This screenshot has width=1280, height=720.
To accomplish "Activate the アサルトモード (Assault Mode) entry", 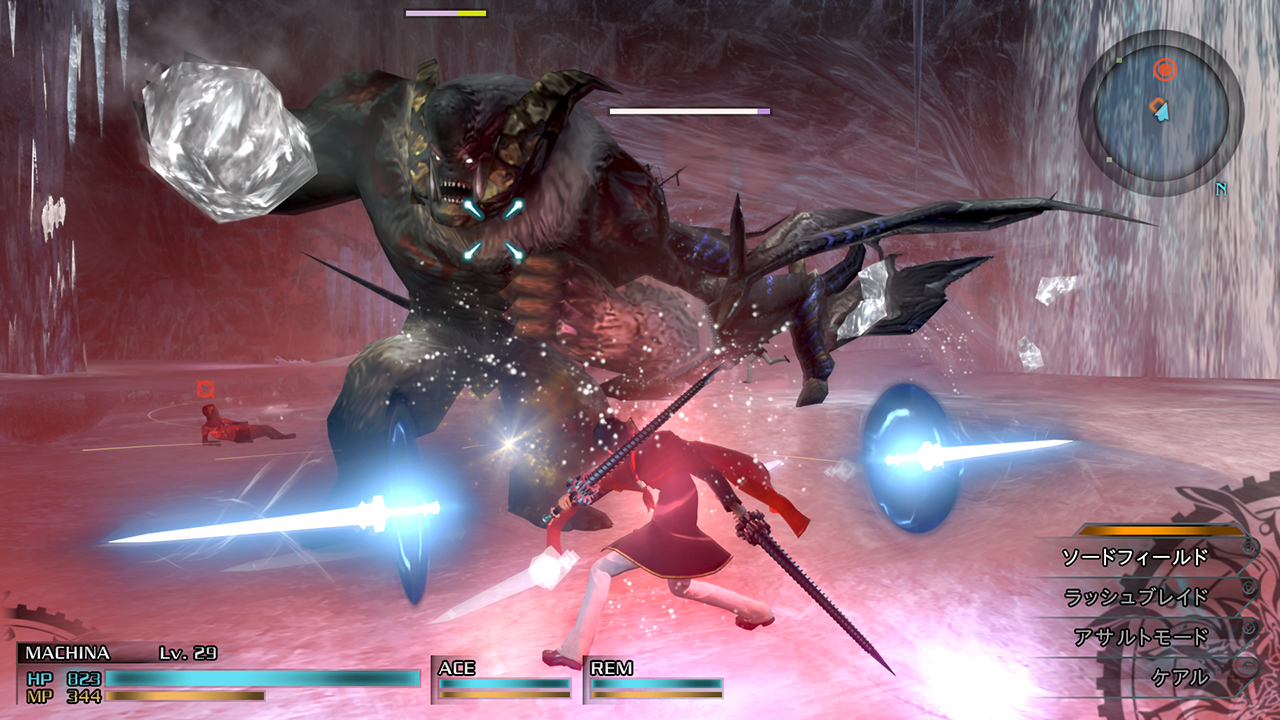I will [1141, 634].
